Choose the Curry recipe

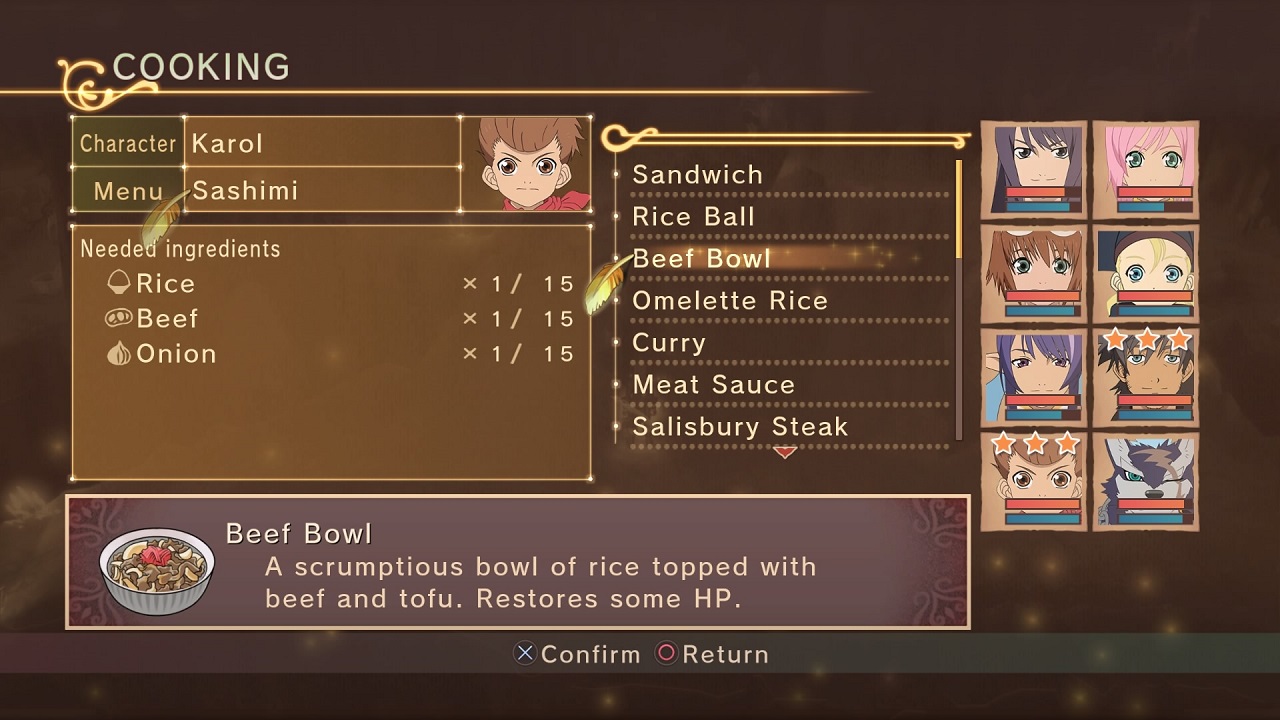click(x=669, y=343)
